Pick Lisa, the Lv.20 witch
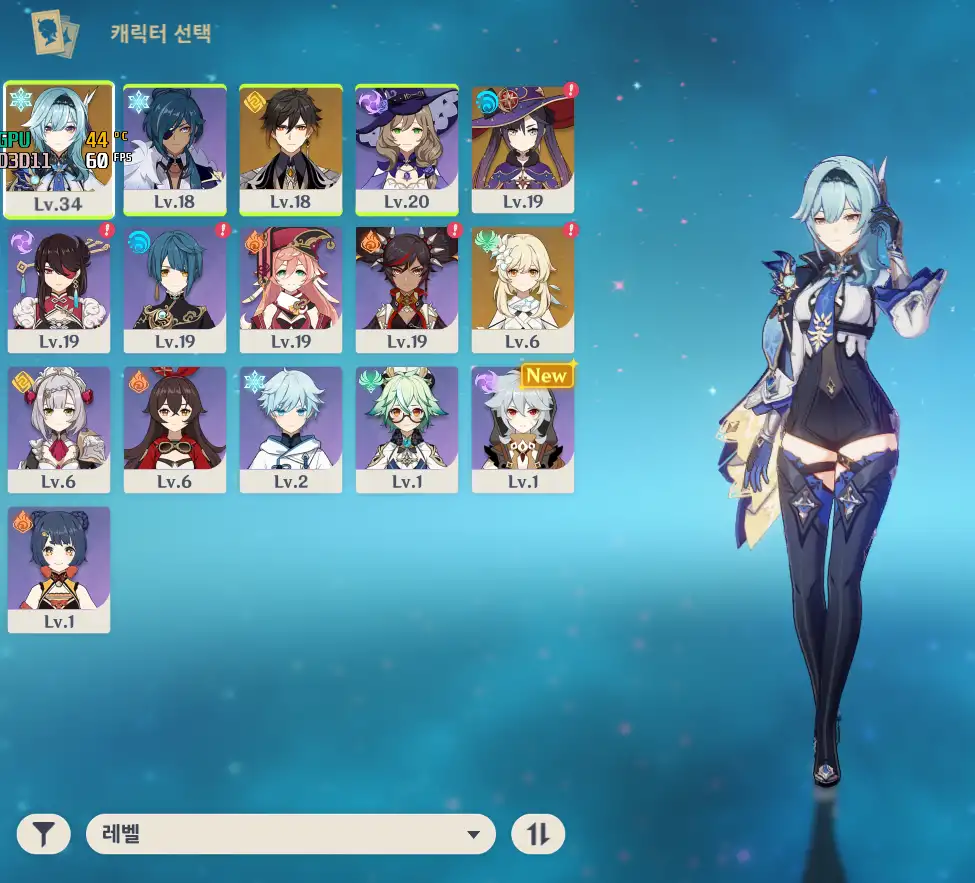Screen dimensions: 975x883 pyautogui.click(x=407, y=148)
